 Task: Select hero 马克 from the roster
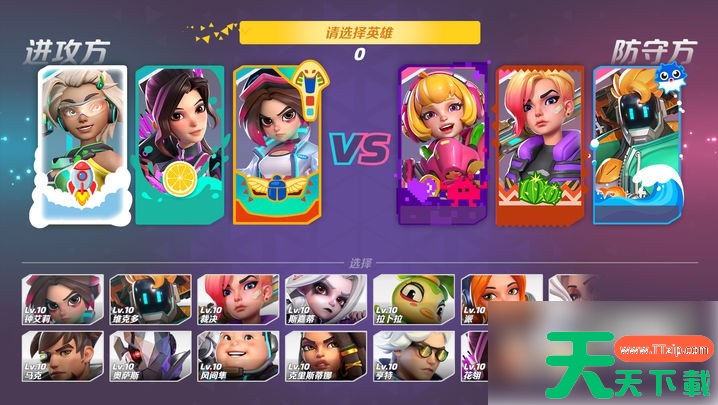pyautogui.click(x=61, y=358)
